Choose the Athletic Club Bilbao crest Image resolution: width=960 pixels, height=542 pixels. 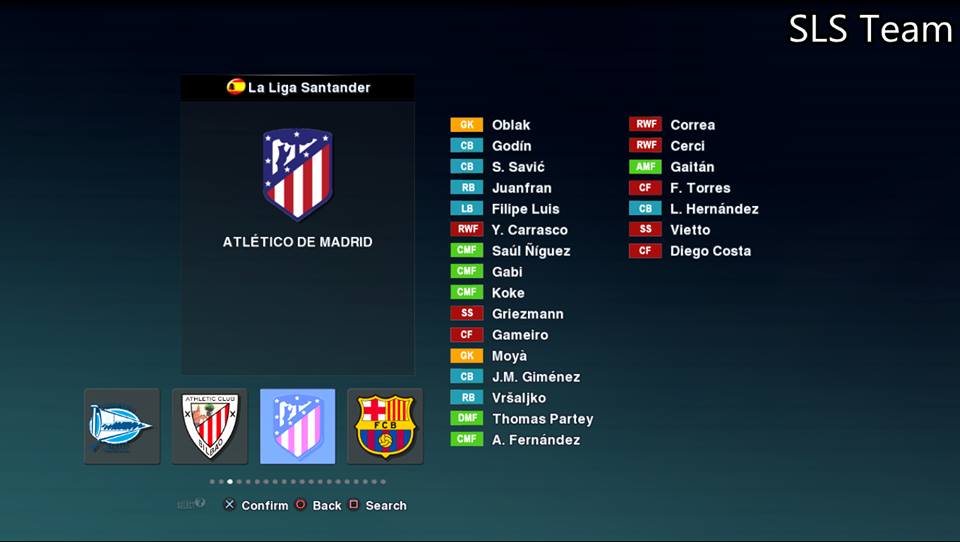click(x=209, y=426)
